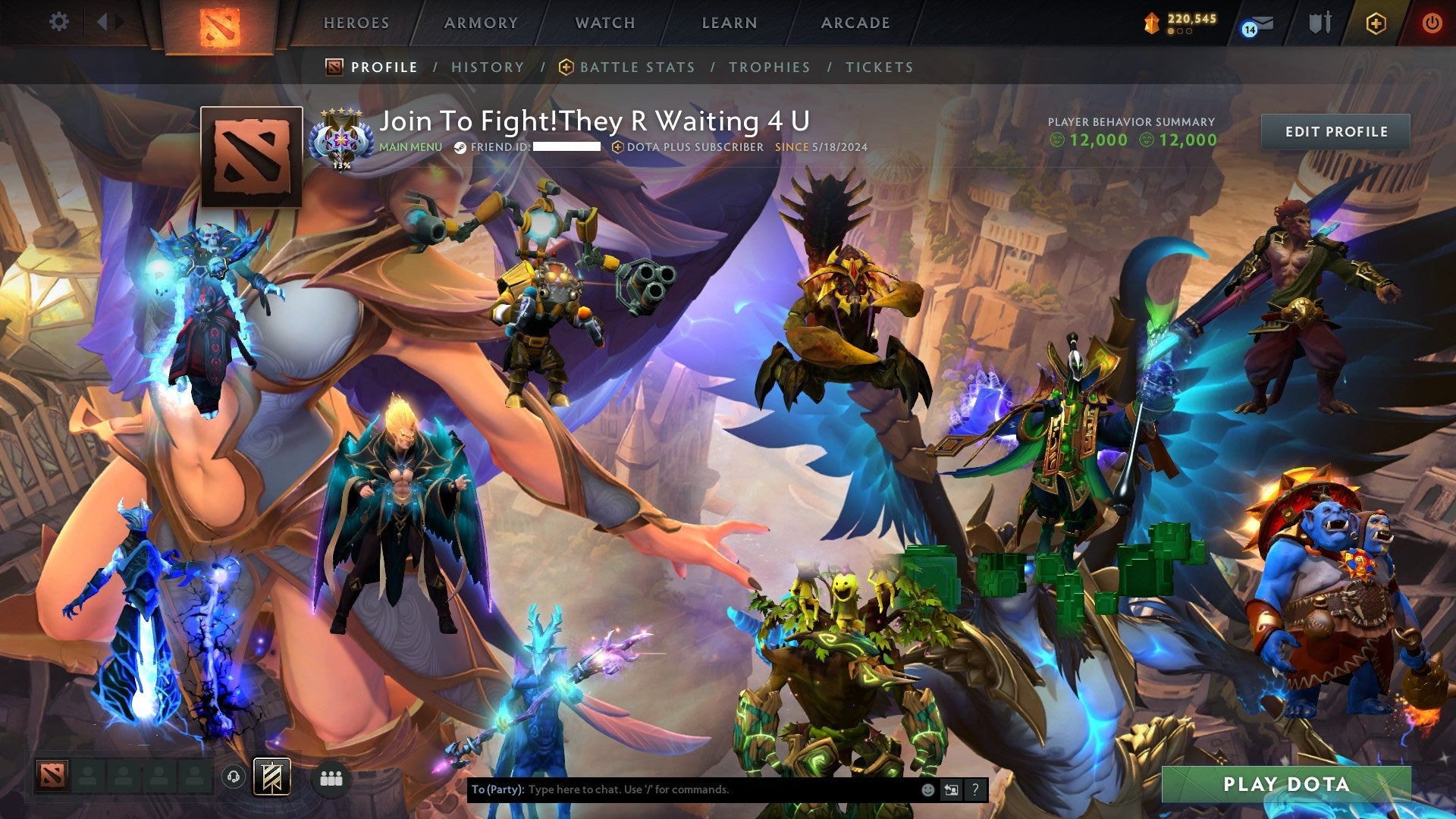Image resolution: width=1456 pixels, height=819 pixels.
Task: Open Dota Plus via the hexagon plus icon
Action: [x=1377, y=24]
